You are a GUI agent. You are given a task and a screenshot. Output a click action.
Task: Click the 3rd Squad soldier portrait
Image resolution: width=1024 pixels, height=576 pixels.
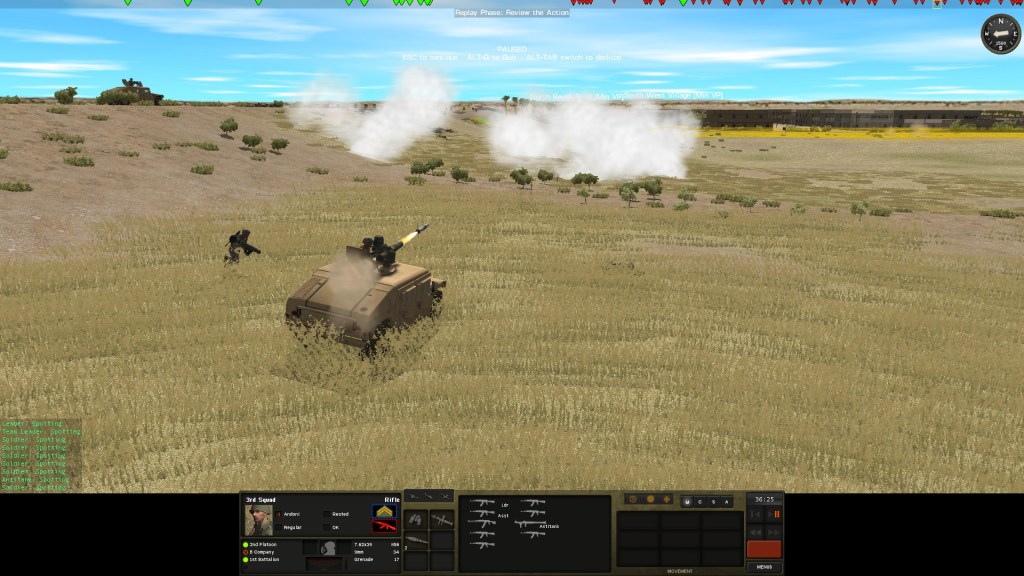(259, 520)
